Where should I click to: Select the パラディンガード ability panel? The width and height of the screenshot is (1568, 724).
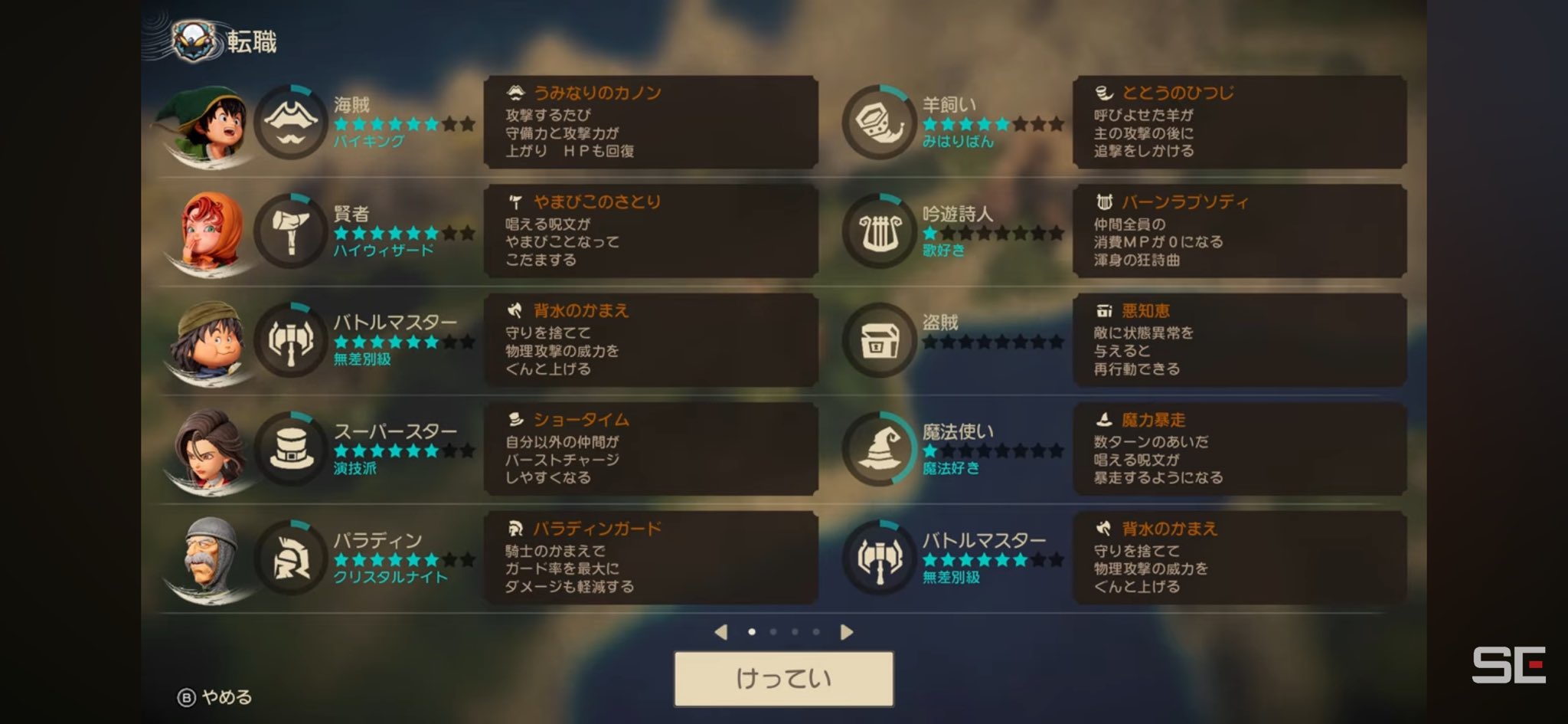click(651, 559)
